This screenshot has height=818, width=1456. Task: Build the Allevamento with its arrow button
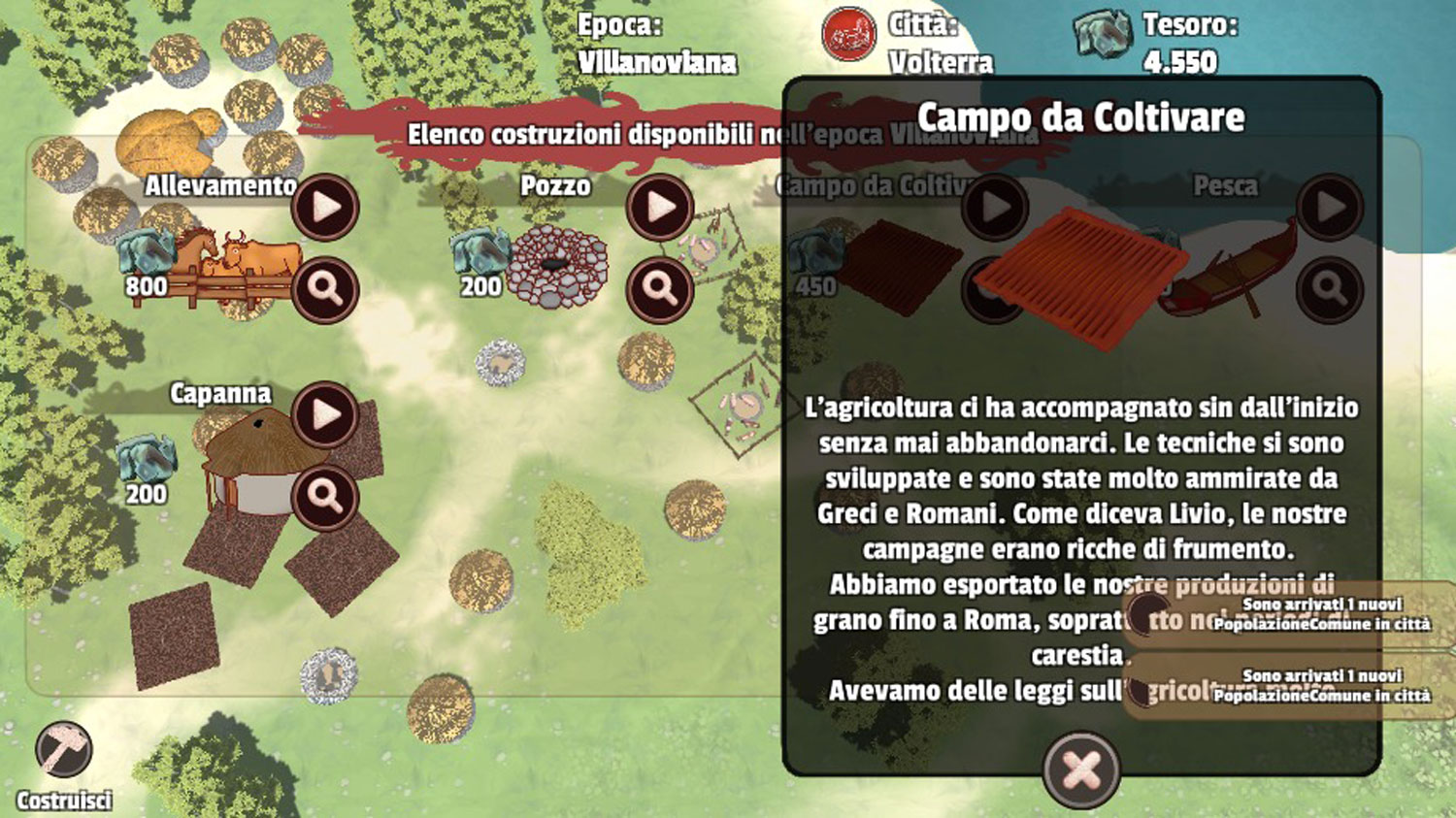point(325,207)
